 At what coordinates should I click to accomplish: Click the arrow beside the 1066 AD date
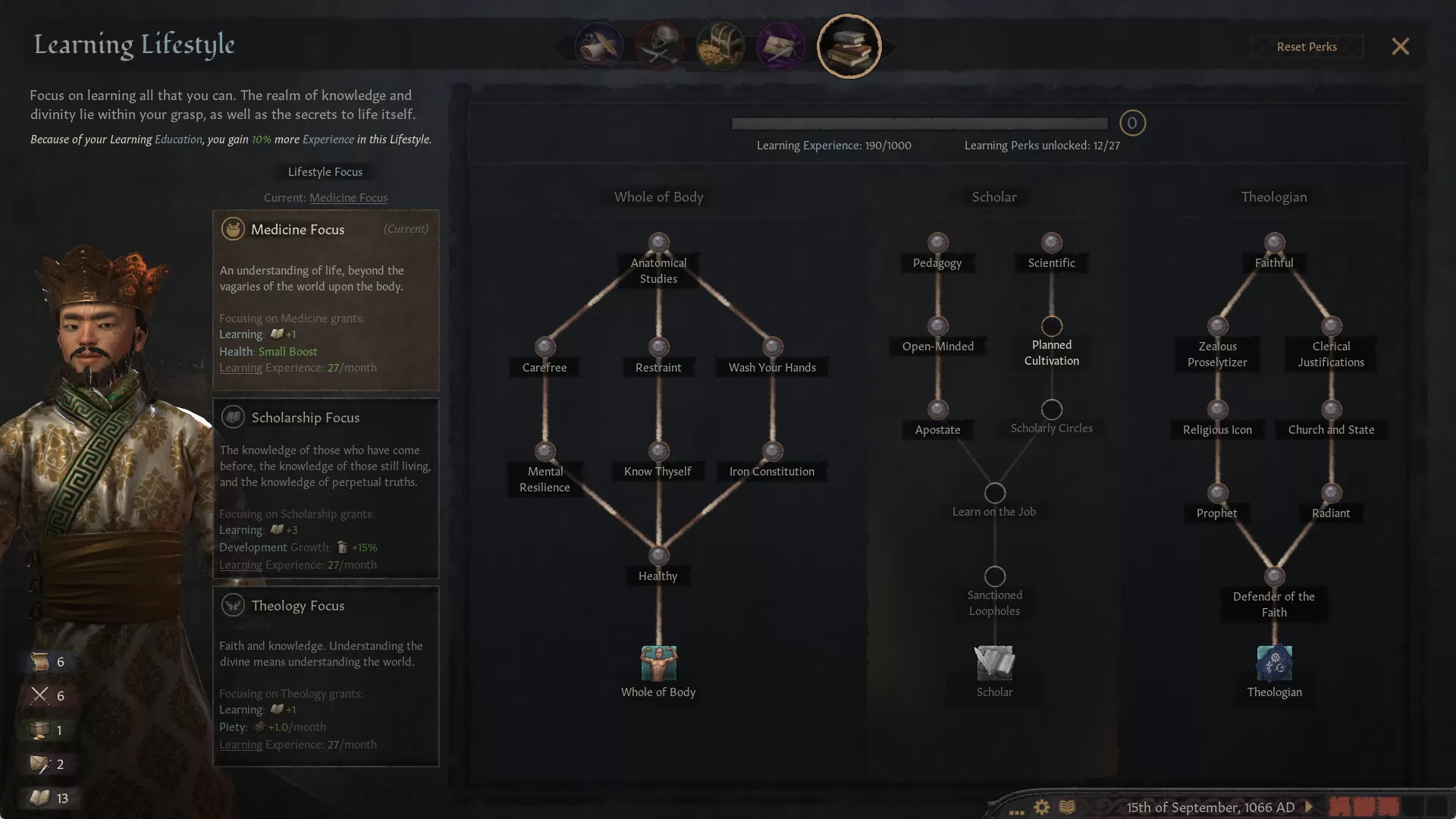point(1307,808)
